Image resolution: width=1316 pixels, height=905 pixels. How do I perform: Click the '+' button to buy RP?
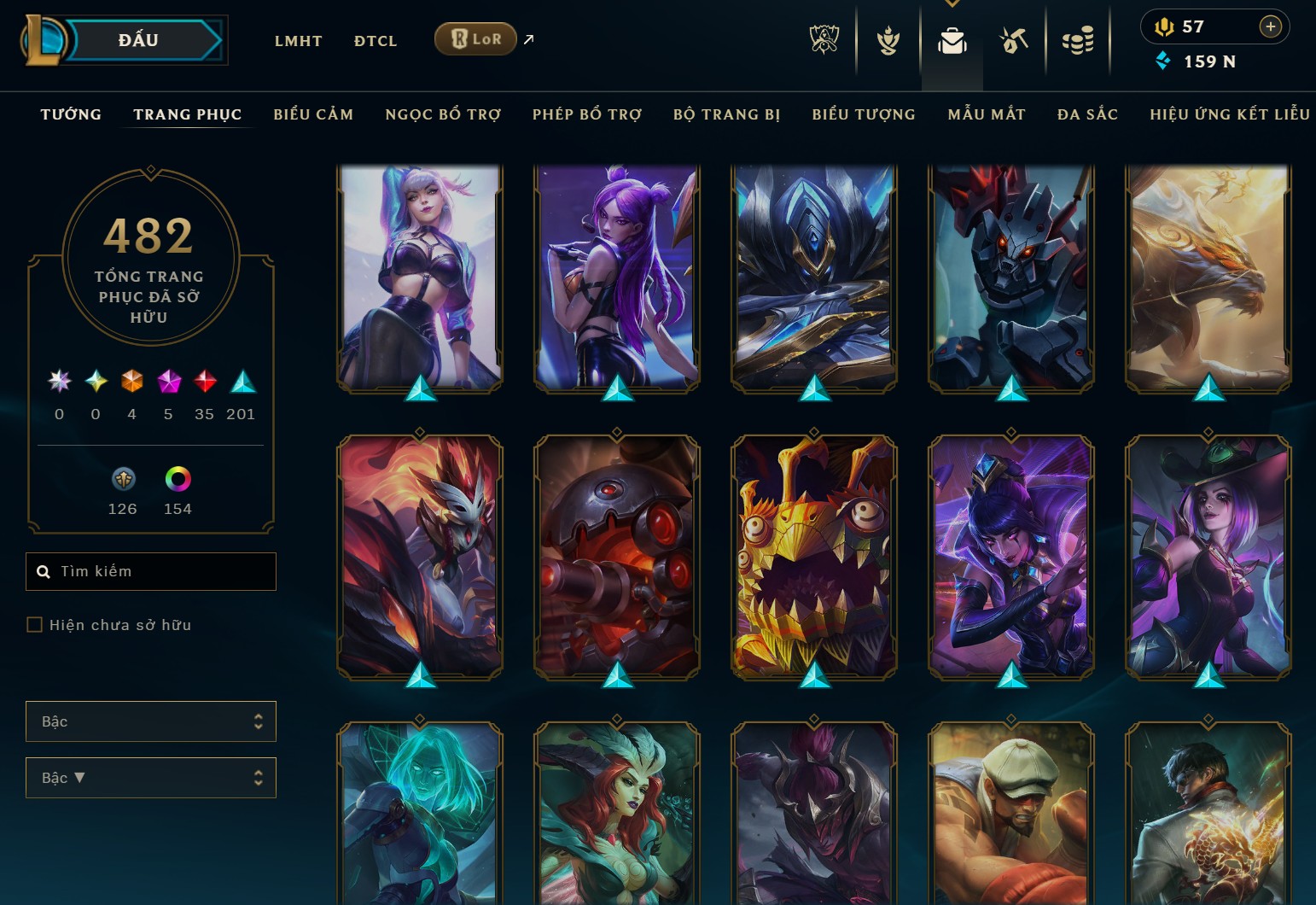tap(1271, 26)
